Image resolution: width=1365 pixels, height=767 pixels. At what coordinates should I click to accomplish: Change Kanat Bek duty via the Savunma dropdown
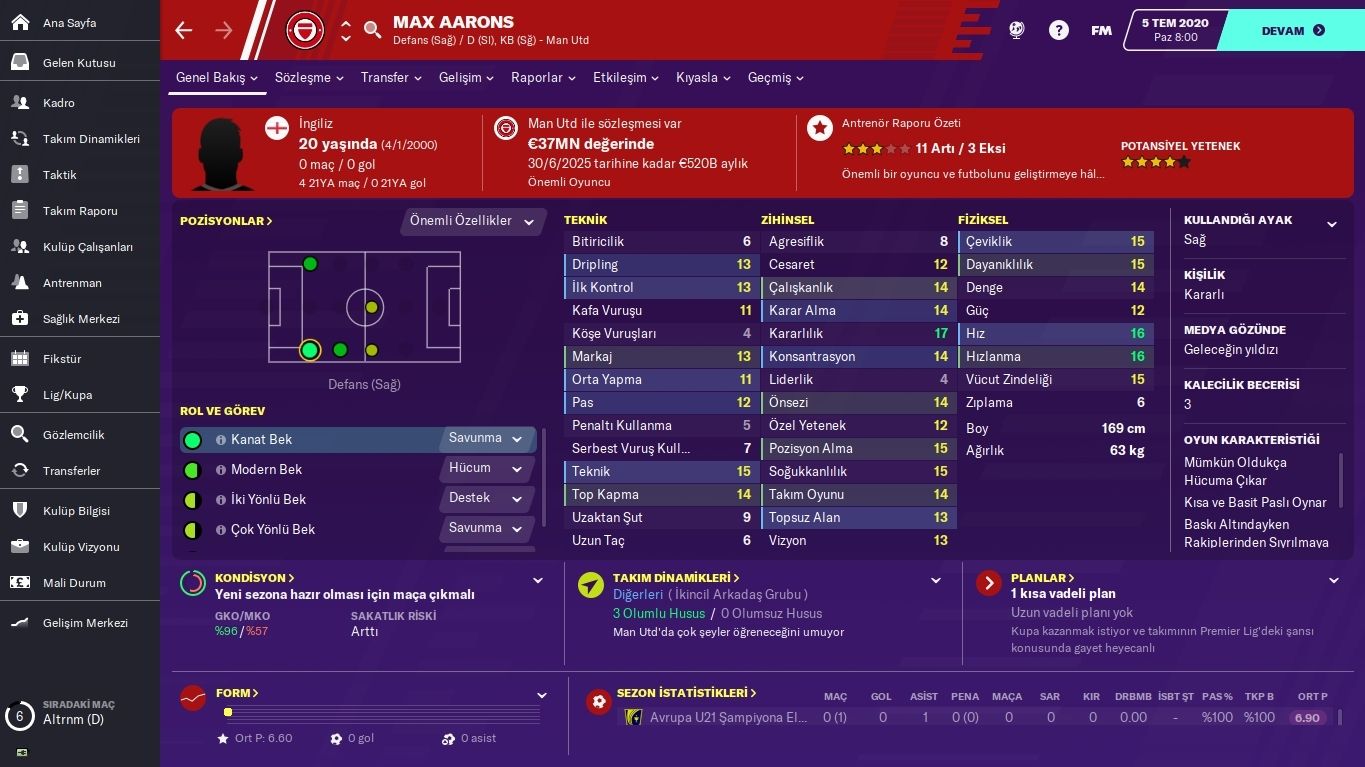tap(486, 439)
